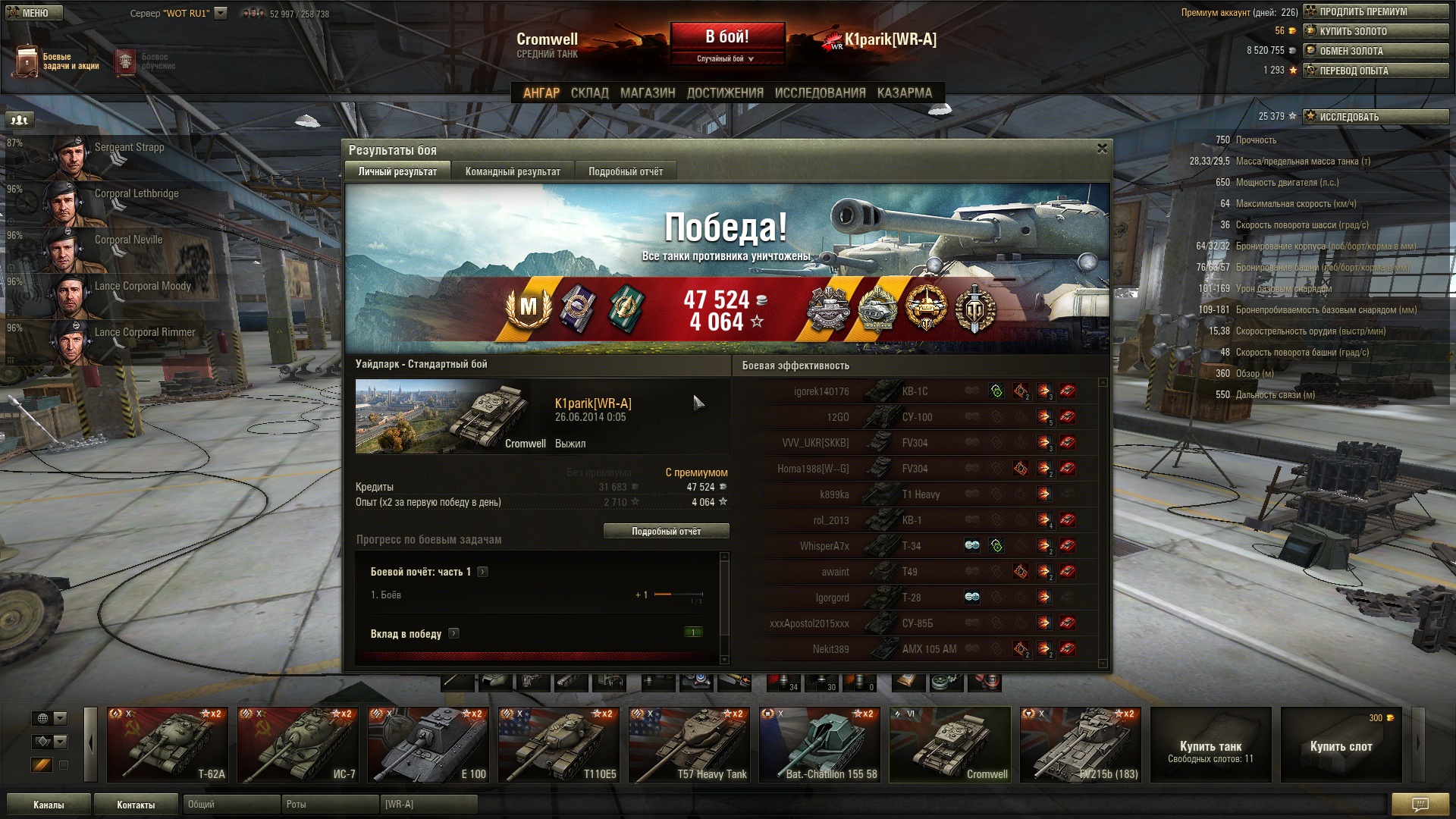Open the Контакты list

136,805
